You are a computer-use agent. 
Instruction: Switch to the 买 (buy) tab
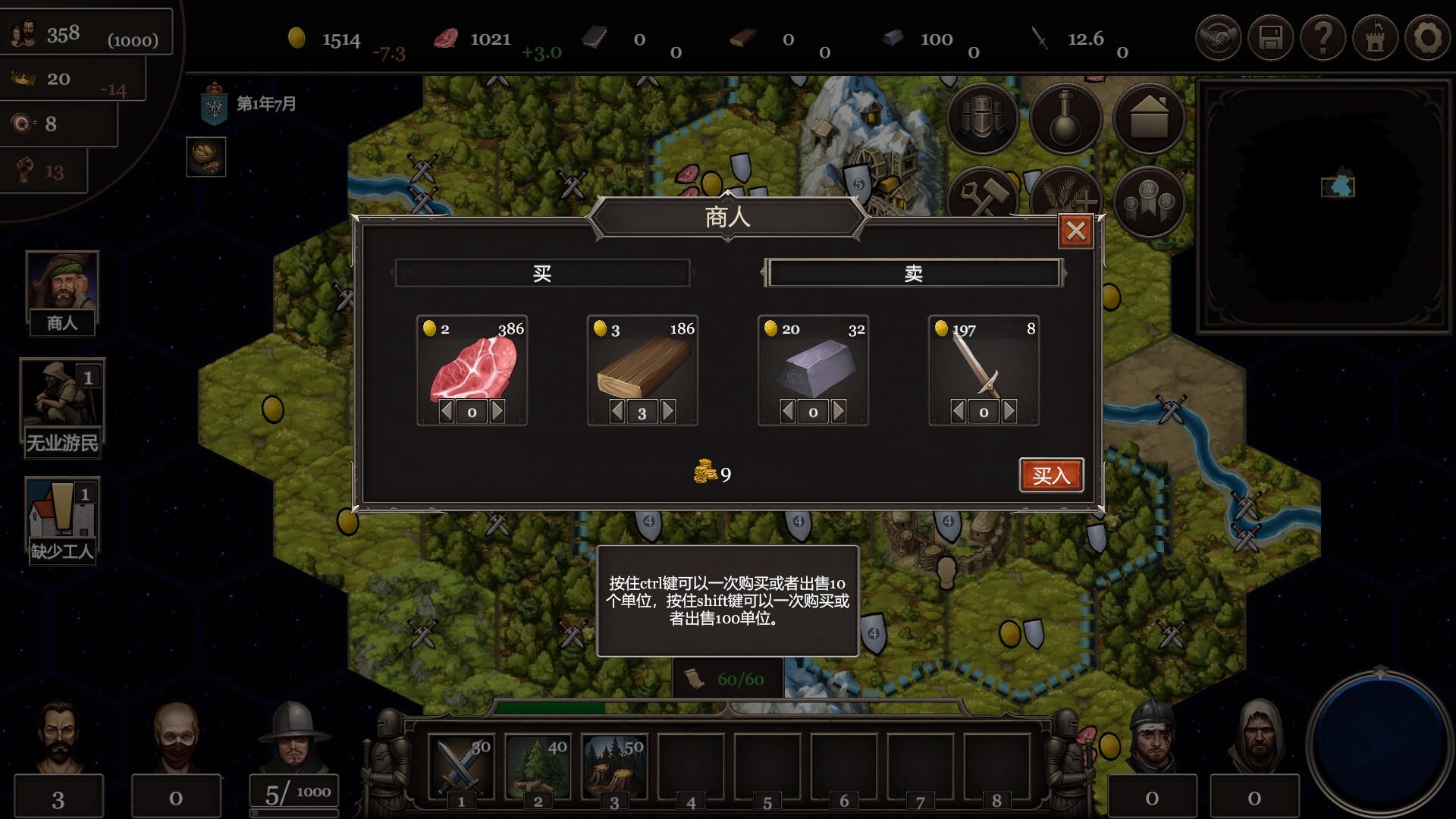(541, 273)
